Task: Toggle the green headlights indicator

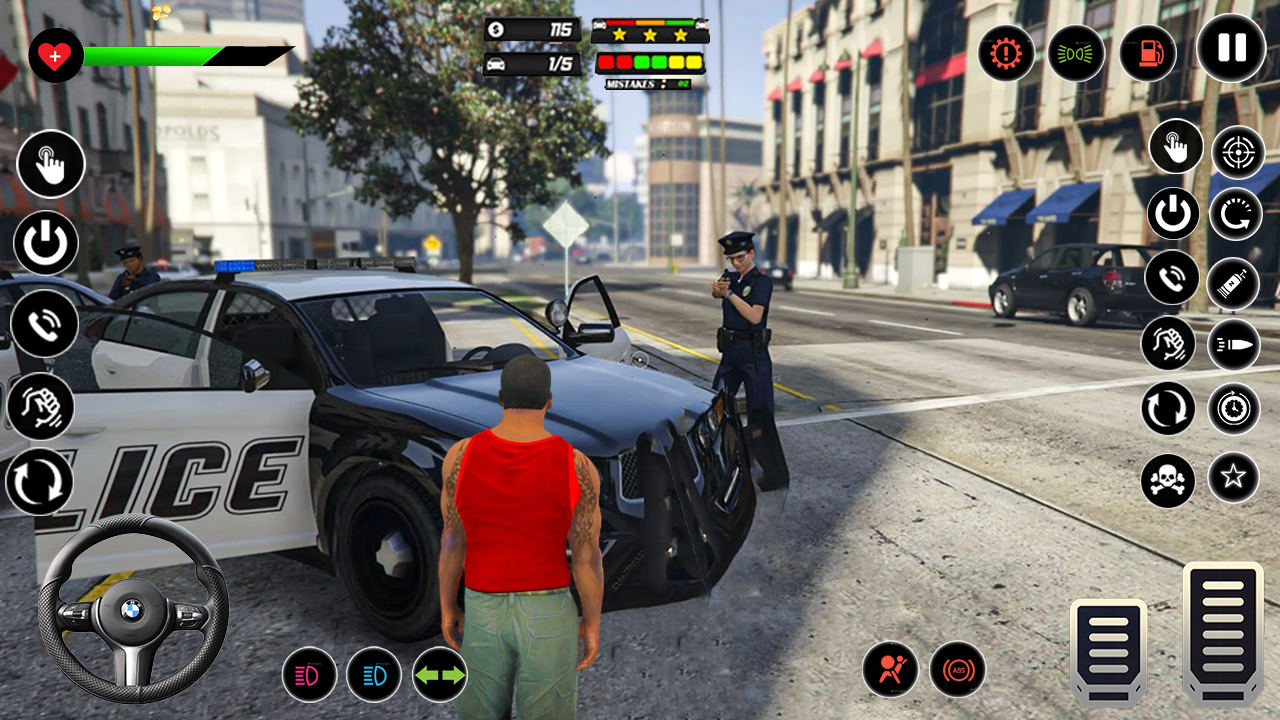Action: (1077, 53)
